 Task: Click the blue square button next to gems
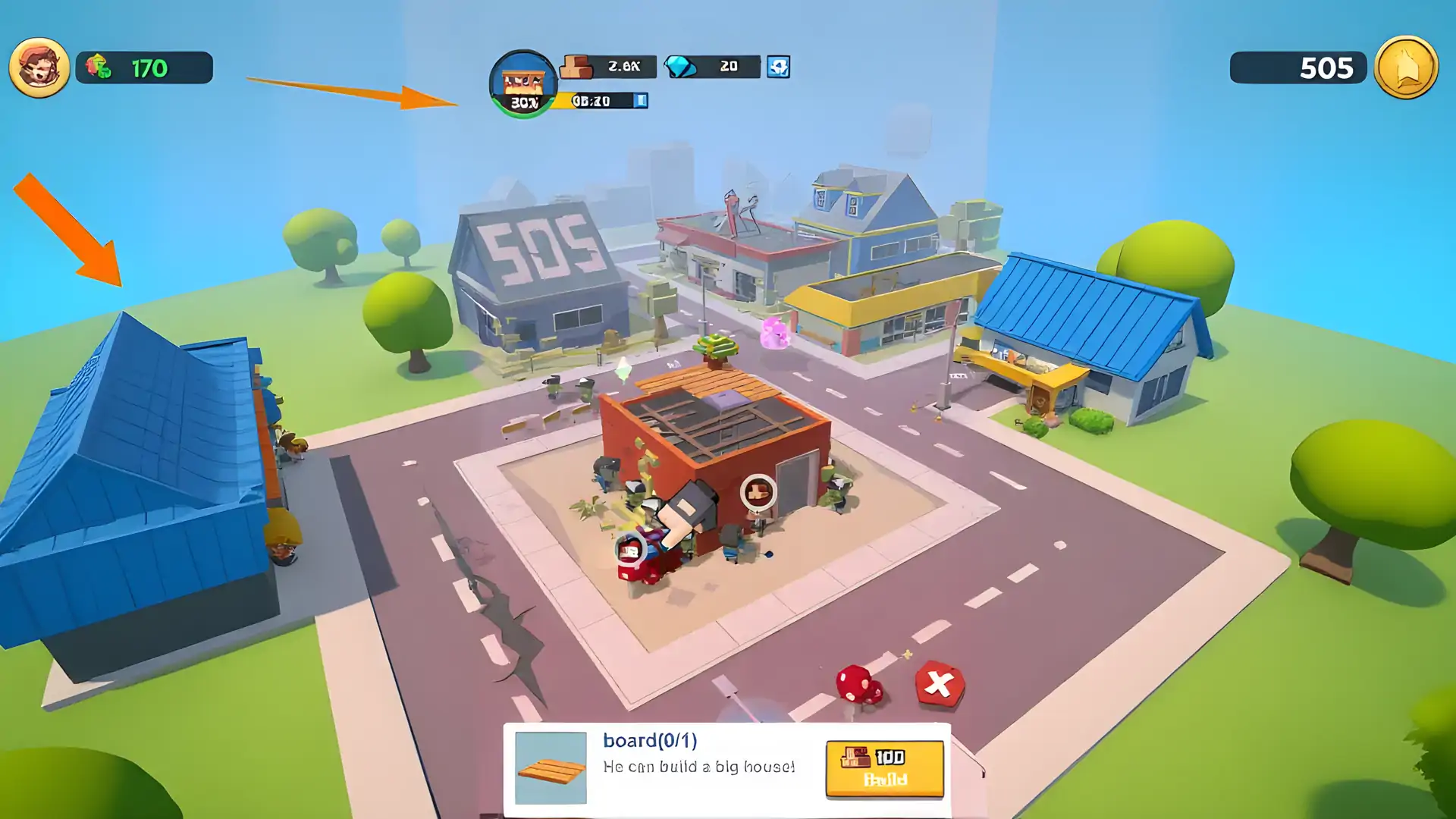[778, 67]
